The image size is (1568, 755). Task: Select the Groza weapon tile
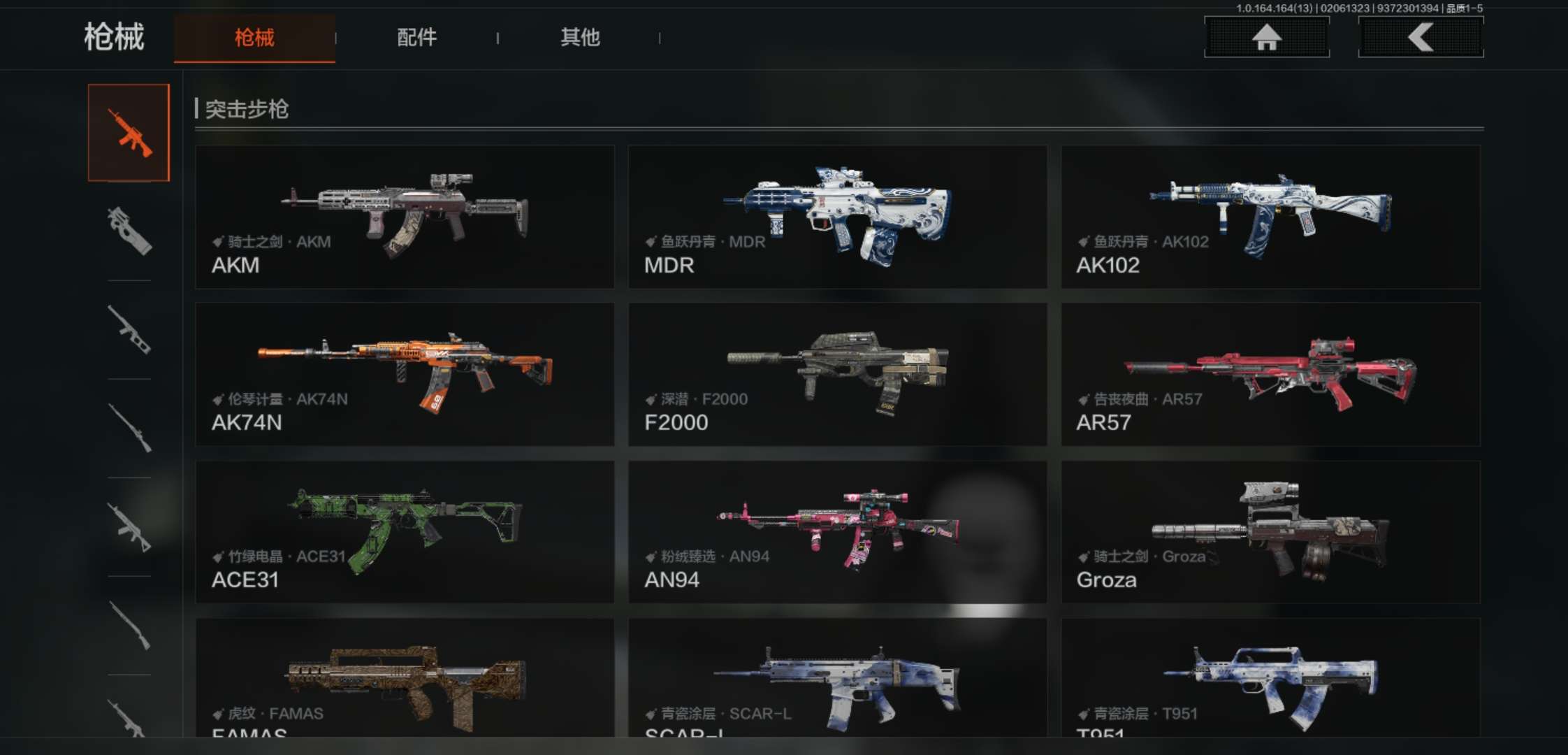(1270, 531)
